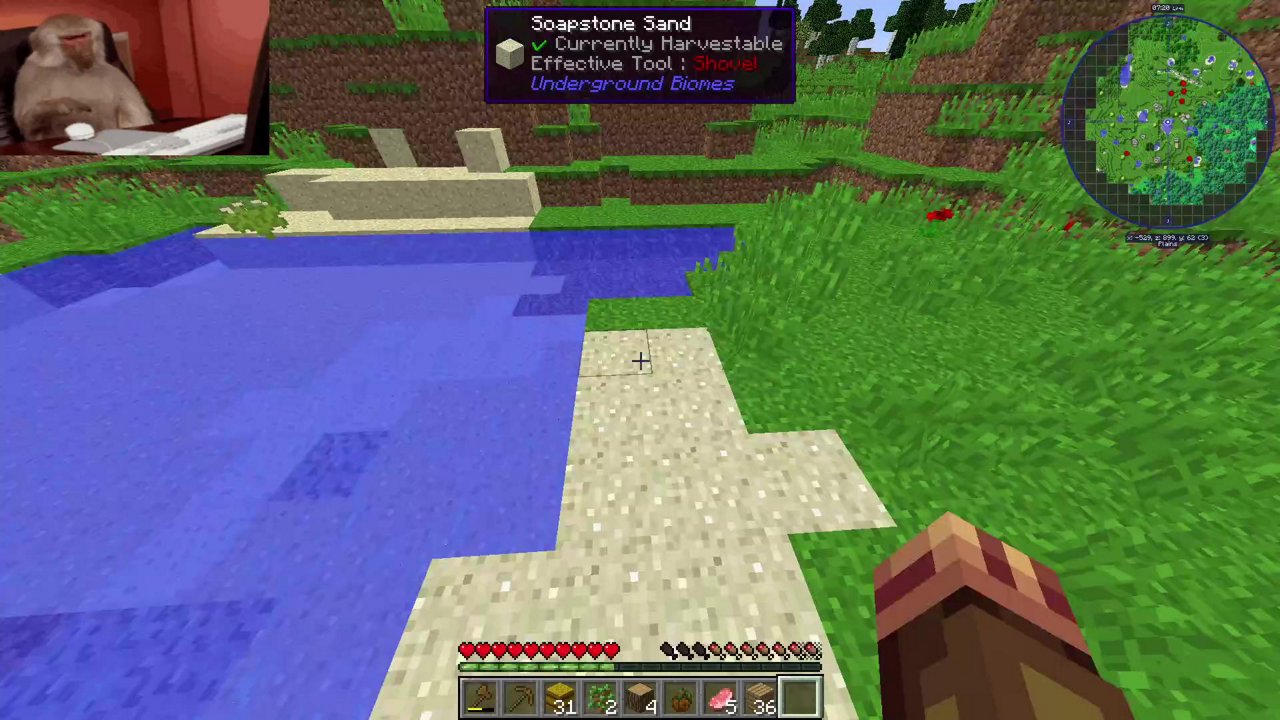The width and height of the screenshot is (1280, 720).
Task: Click the Underground Biomes mod name text
Action: tap(632, 83)
